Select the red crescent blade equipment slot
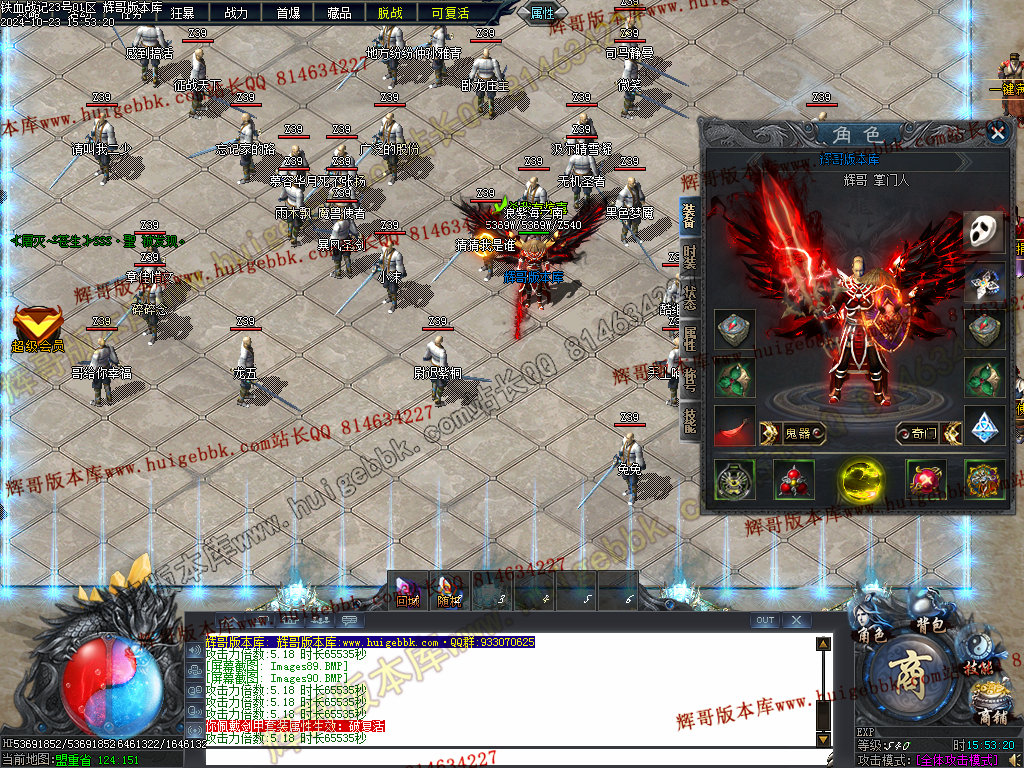Screen dimensions: 1024x768 pyautogui.click(x=735, y=426)
